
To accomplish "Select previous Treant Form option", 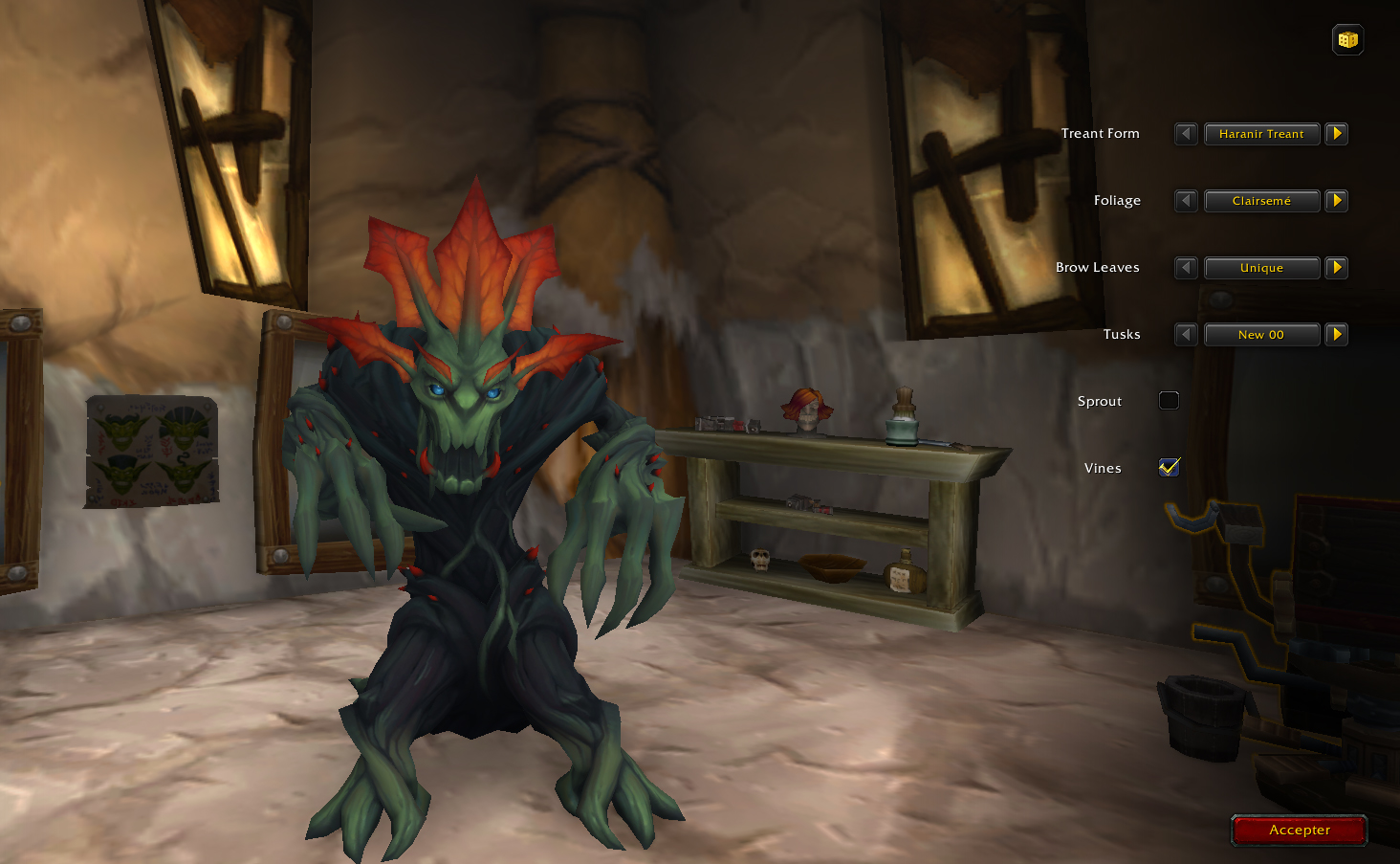I will coord(1186,134).
